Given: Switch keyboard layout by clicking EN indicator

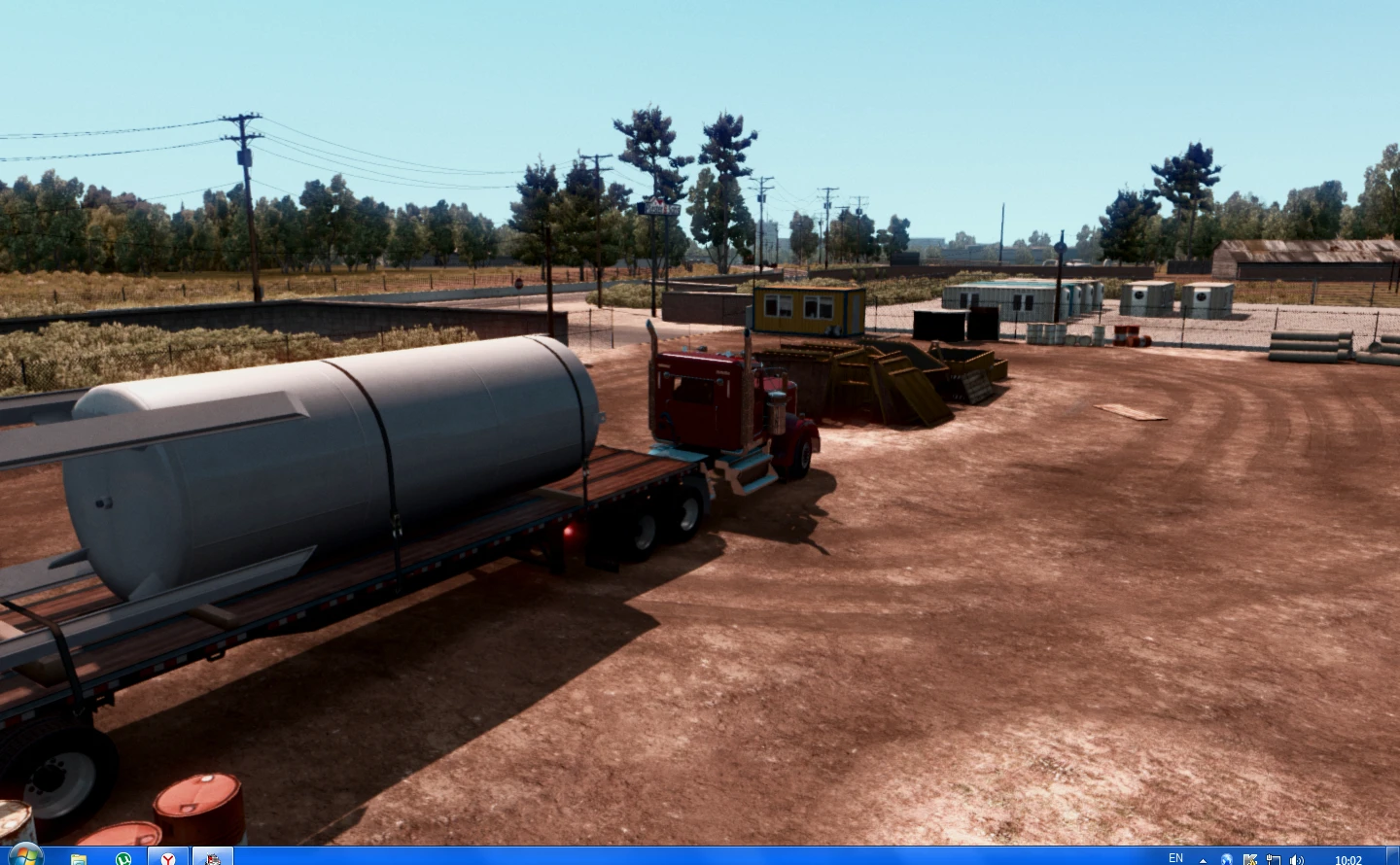Looking at the screenshot, I should (x=1176, y=859).
